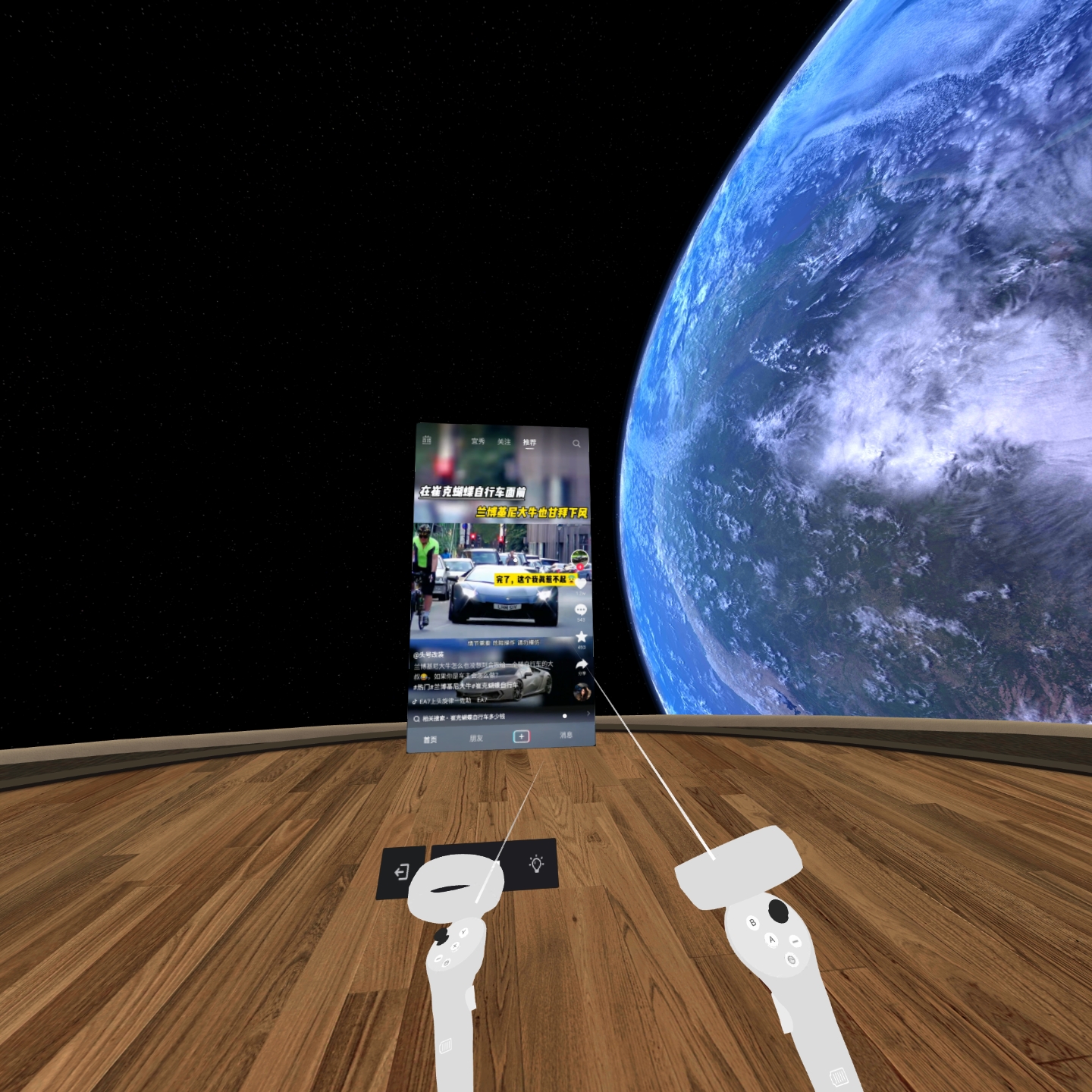Toggle the star favorite on the video
This screenshot has width=1092, height=1092.
581,636
